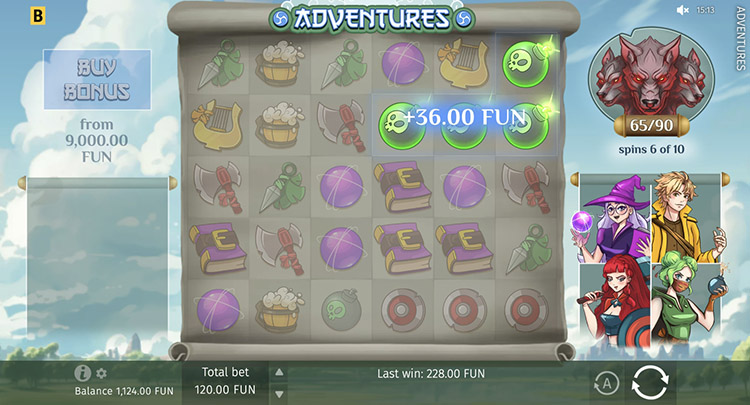The height and width of the screenshot is (405, 750).
Task: Open settings with the gear icon
Action: 101,373
